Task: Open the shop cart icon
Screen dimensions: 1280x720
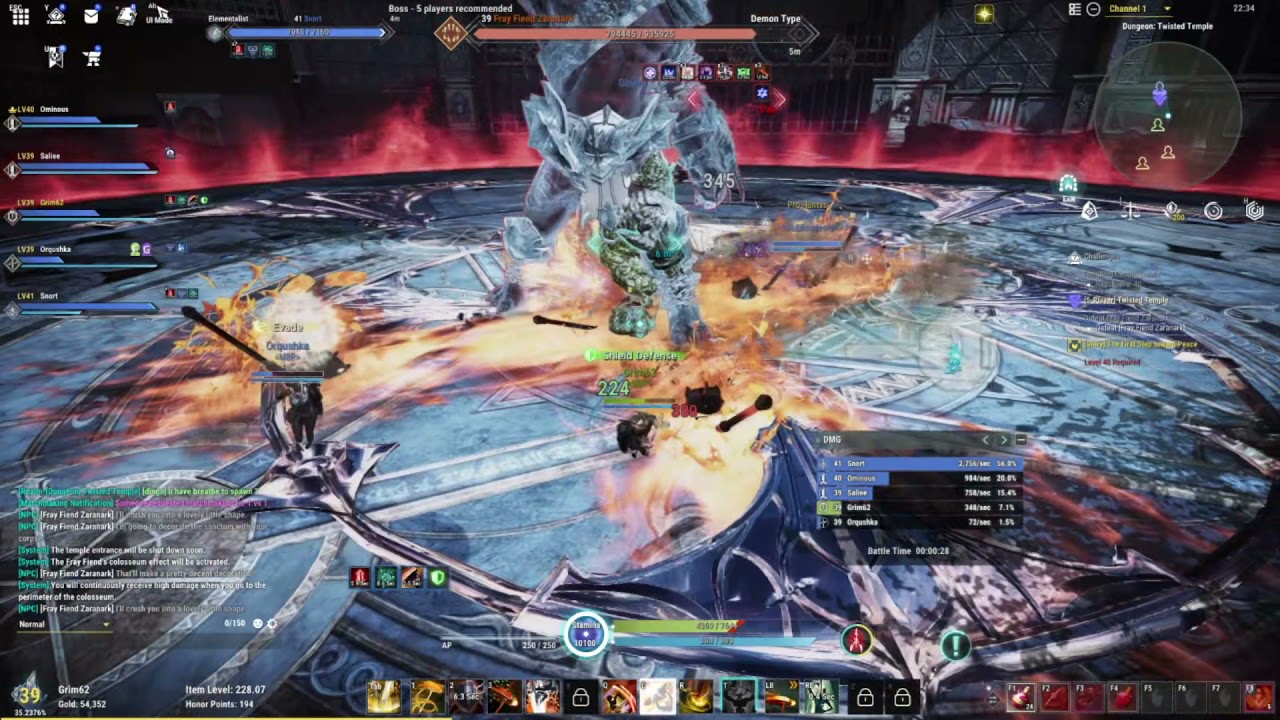Action: [93, 57]
